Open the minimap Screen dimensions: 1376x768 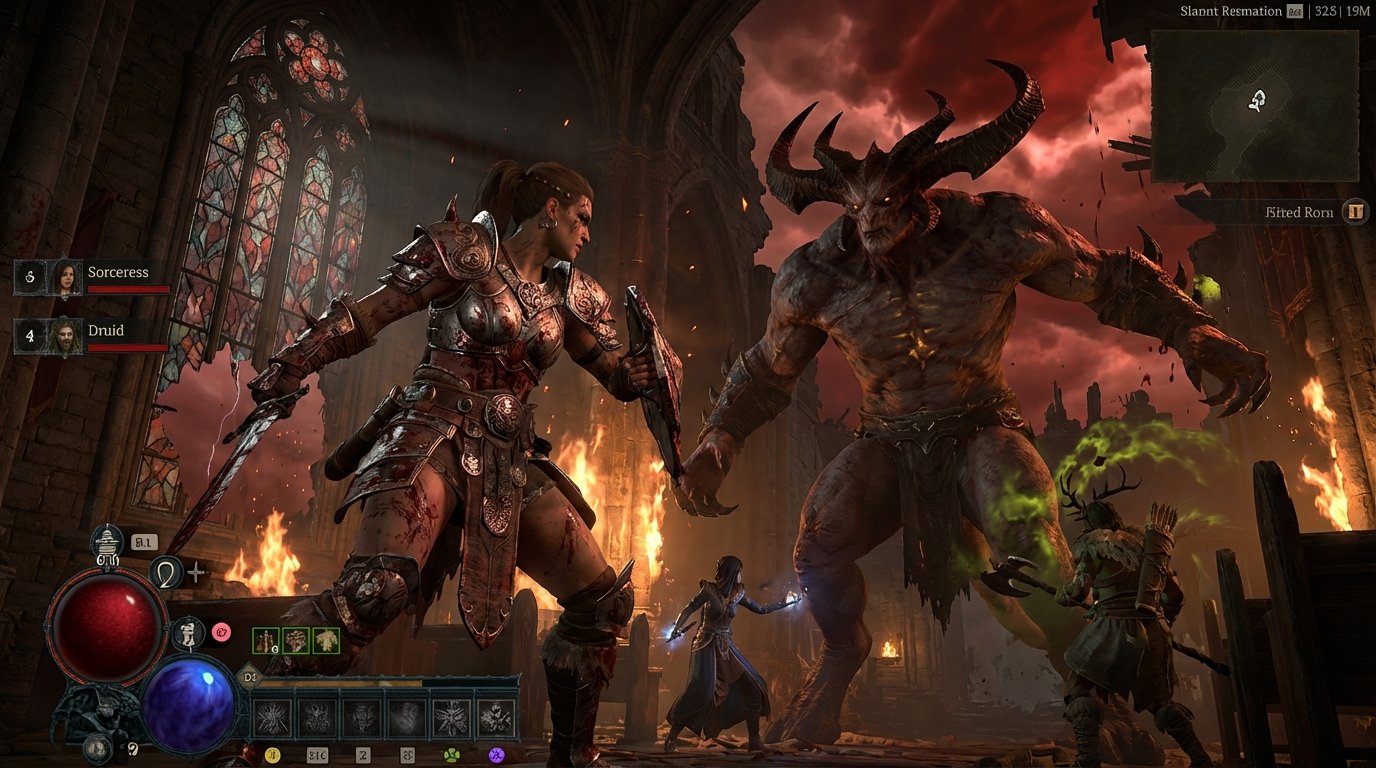point(1254,105)
